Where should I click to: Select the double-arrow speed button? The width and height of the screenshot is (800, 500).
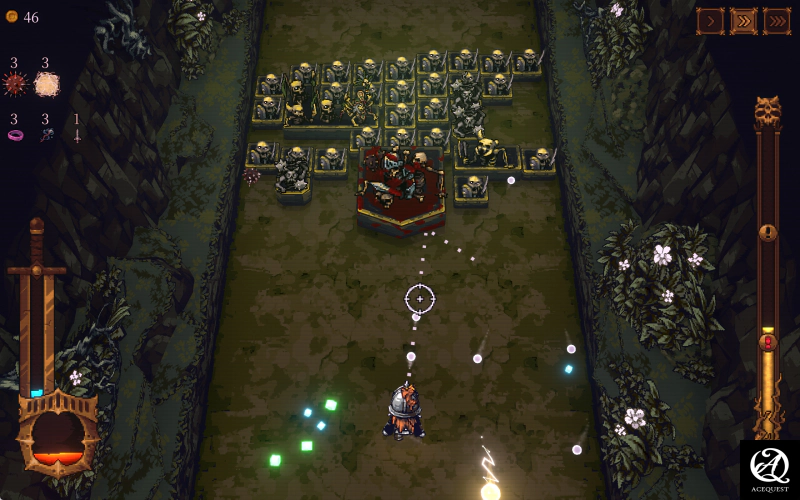[743, 20]
